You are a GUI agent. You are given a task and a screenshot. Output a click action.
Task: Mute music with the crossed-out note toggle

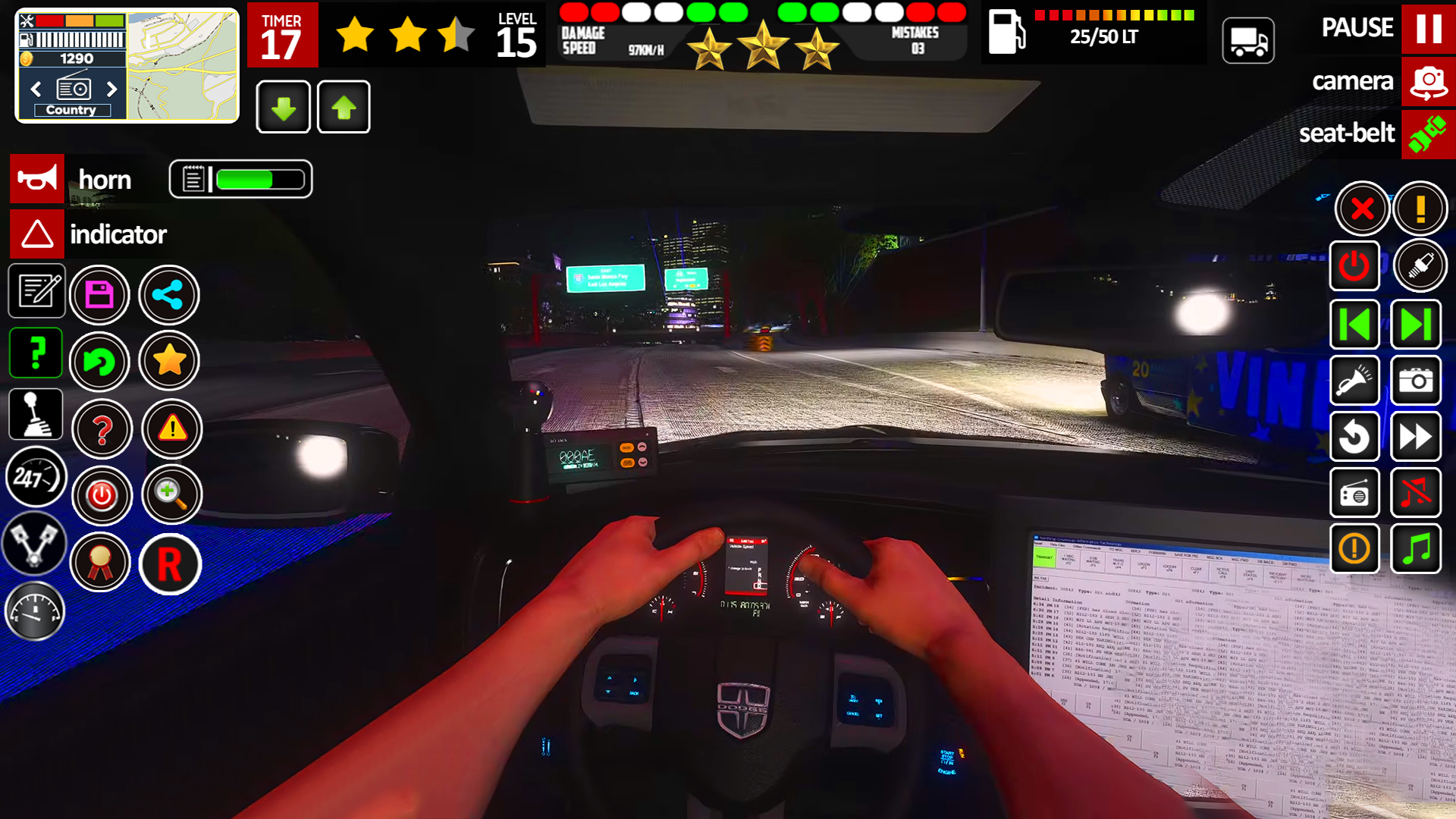tap(1416, 493)
